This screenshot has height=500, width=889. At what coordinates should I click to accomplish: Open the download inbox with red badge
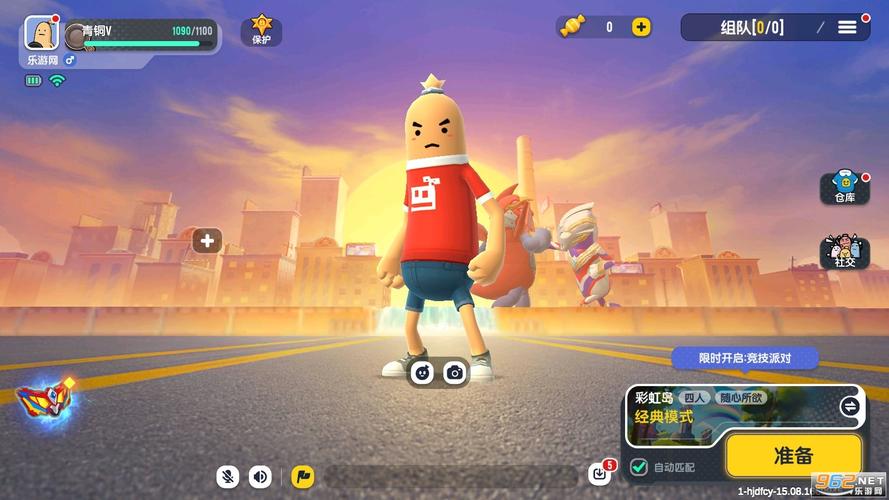pyautogui.click(x=600, y=472)
